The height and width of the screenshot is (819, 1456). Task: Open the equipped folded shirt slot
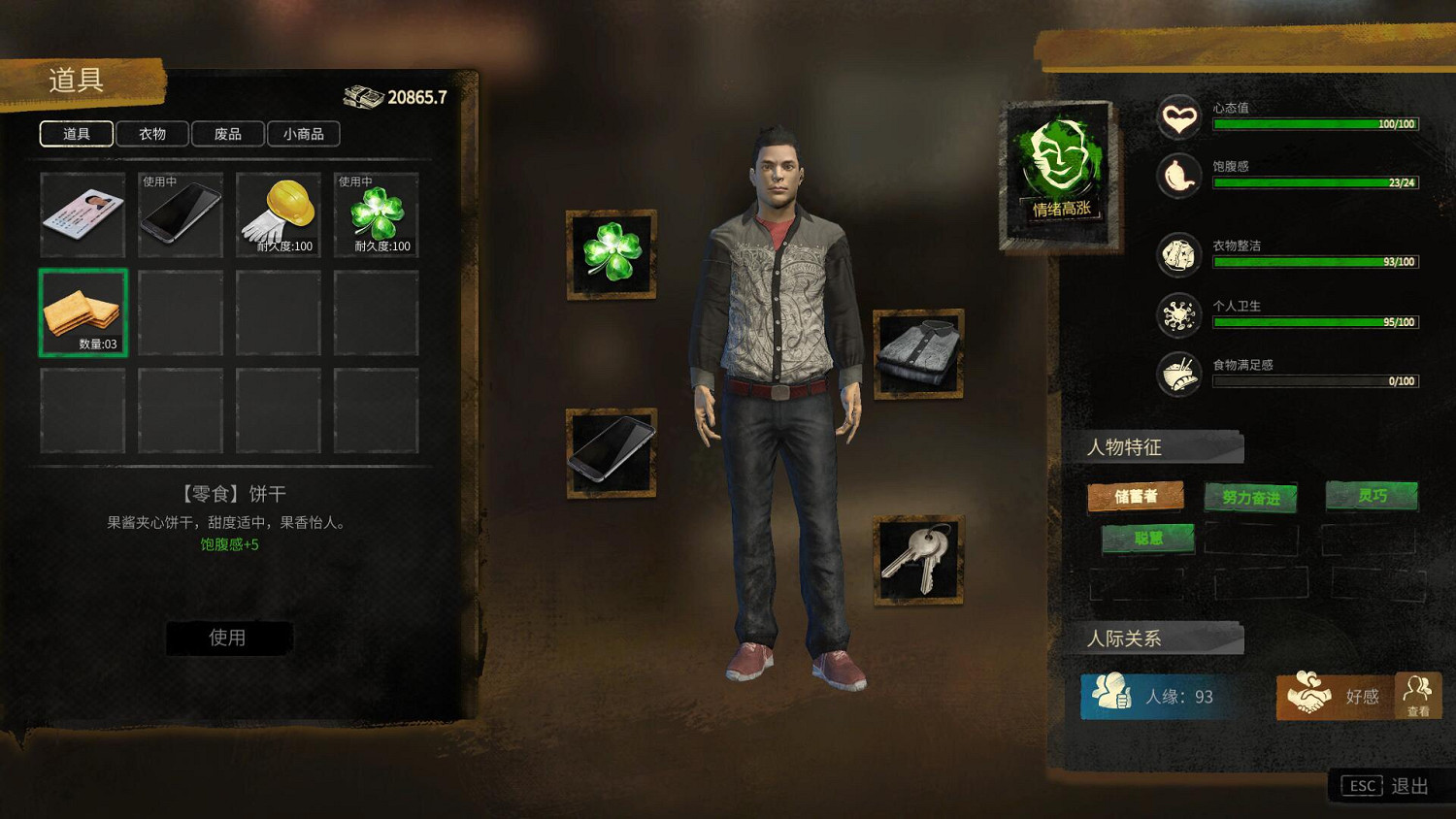point(918,354)
